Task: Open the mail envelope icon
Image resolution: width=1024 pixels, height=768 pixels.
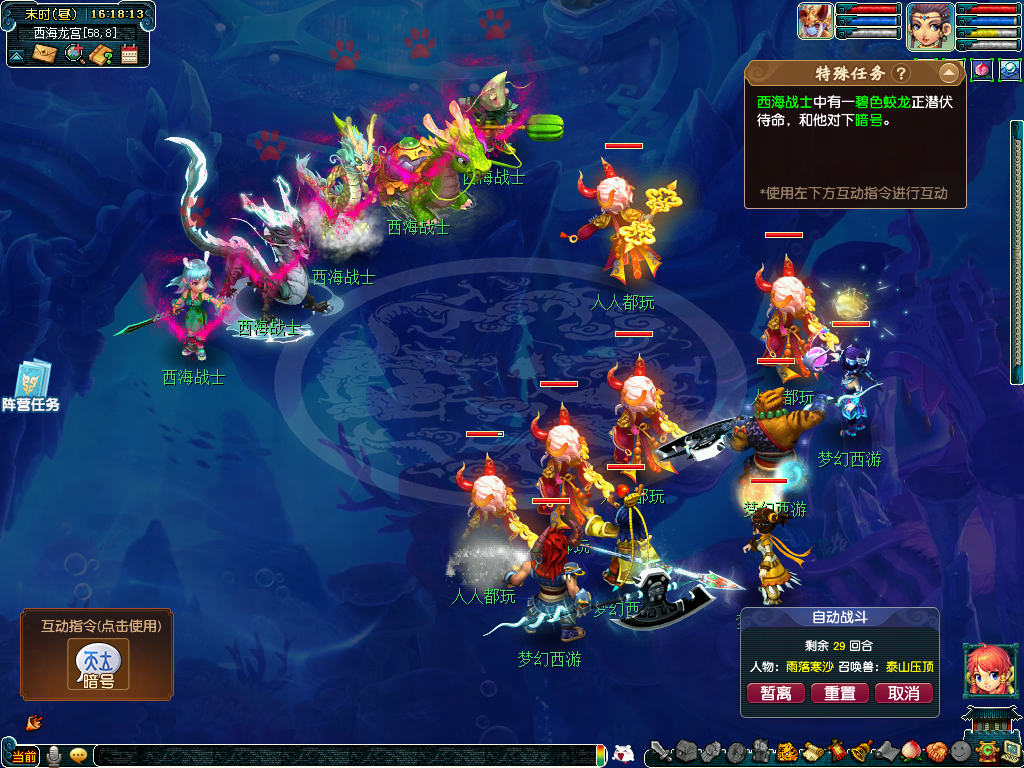Action: coord(44,54)
